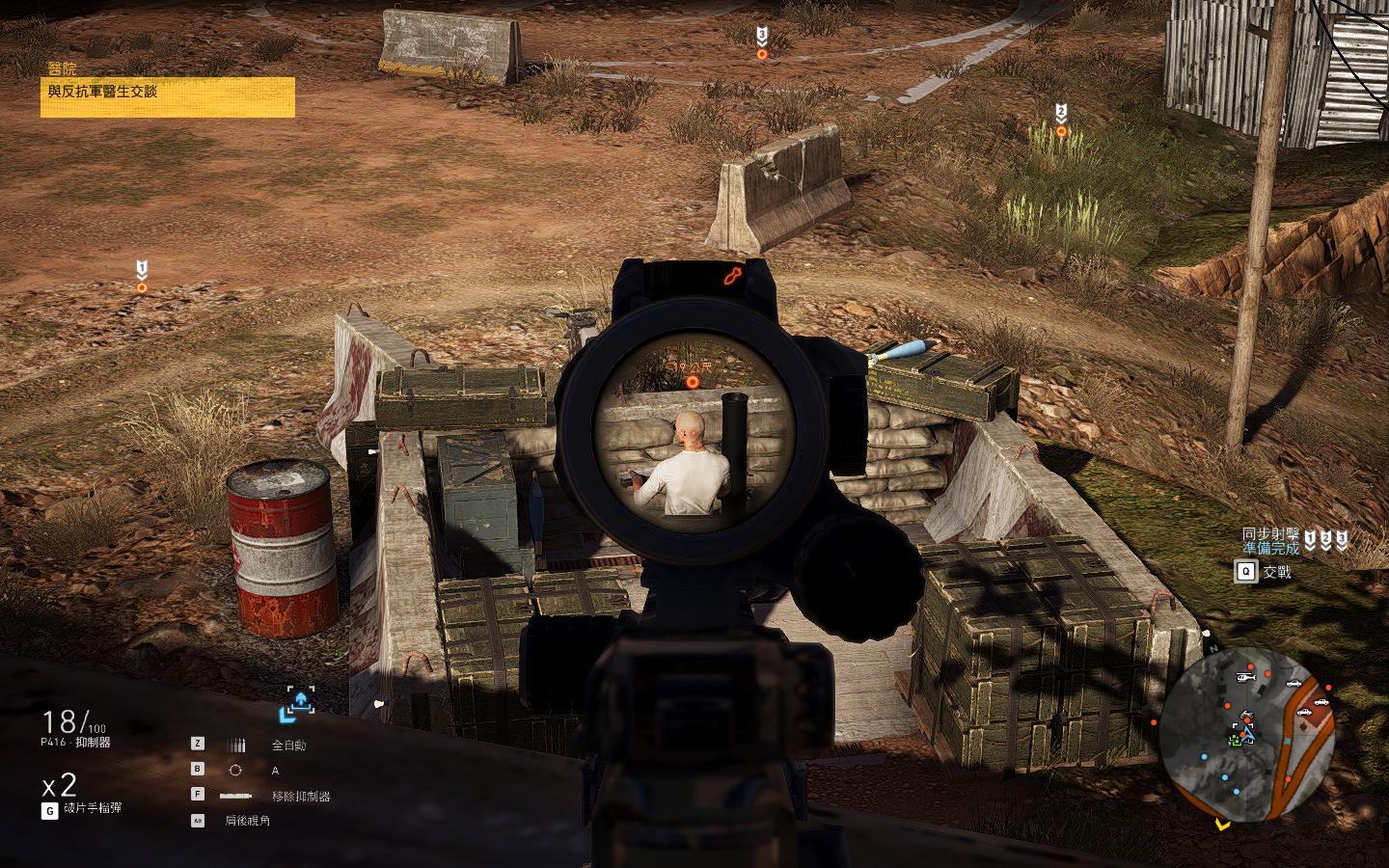Toggle the full-auto fire mode option
The height and width of the screenshot is (868, 1389).
click(x=287, y=745)
